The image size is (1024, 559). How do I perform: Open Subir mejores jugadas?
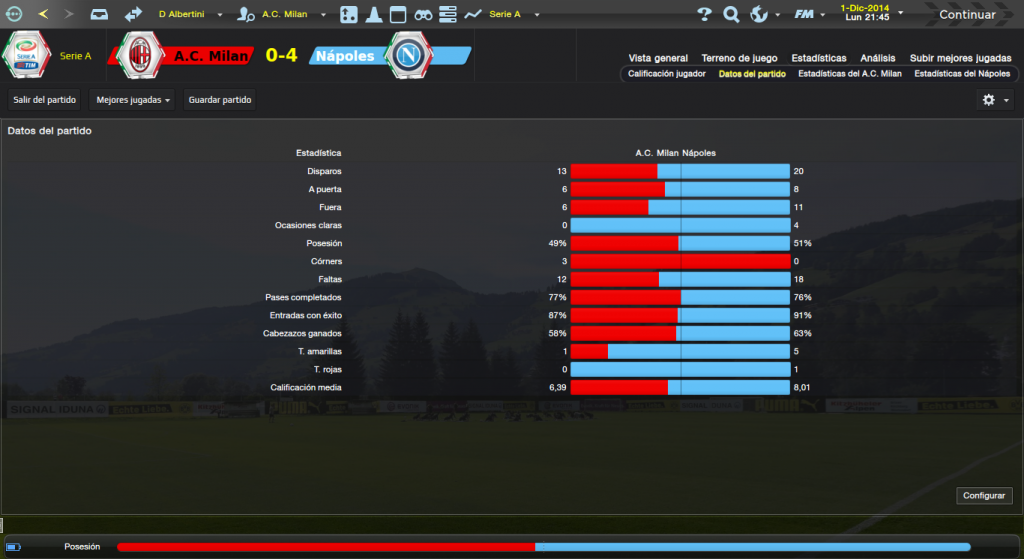tap(959, 58)
